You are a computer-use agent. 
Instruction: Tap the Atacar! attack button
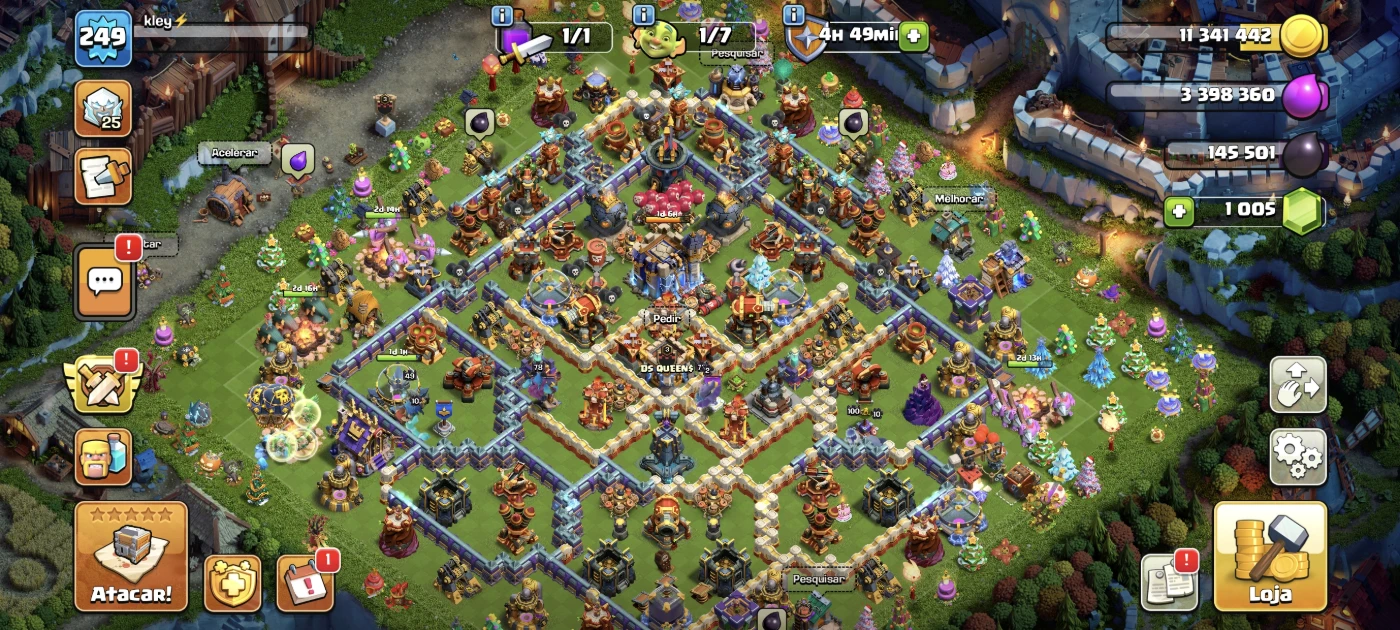pos(131,556)
